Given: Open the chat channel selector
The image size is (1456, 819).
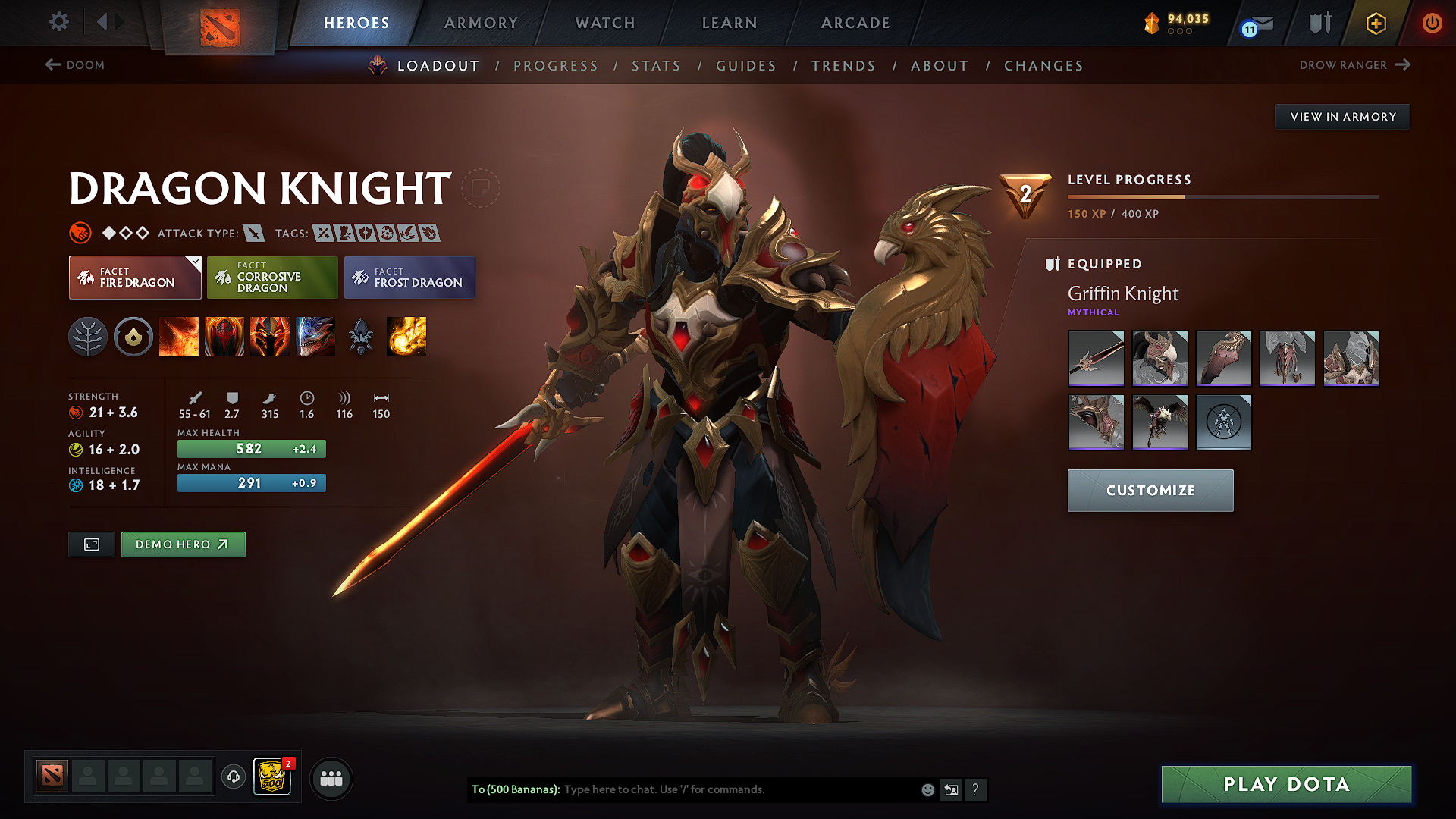Looking at the screenshot, I should [x=951, y=789].
